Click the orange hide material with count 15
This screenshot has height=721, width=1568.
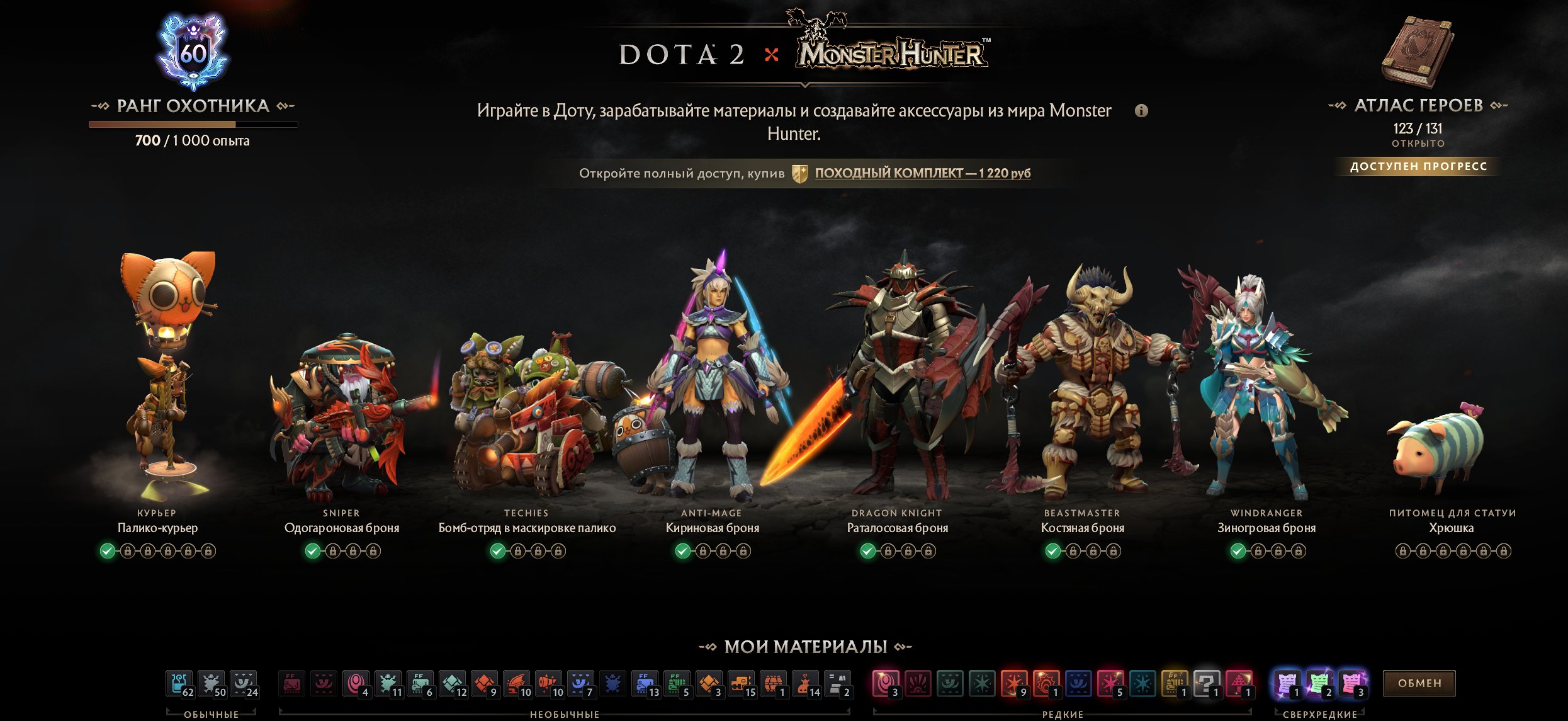click(x=741, y=683)
